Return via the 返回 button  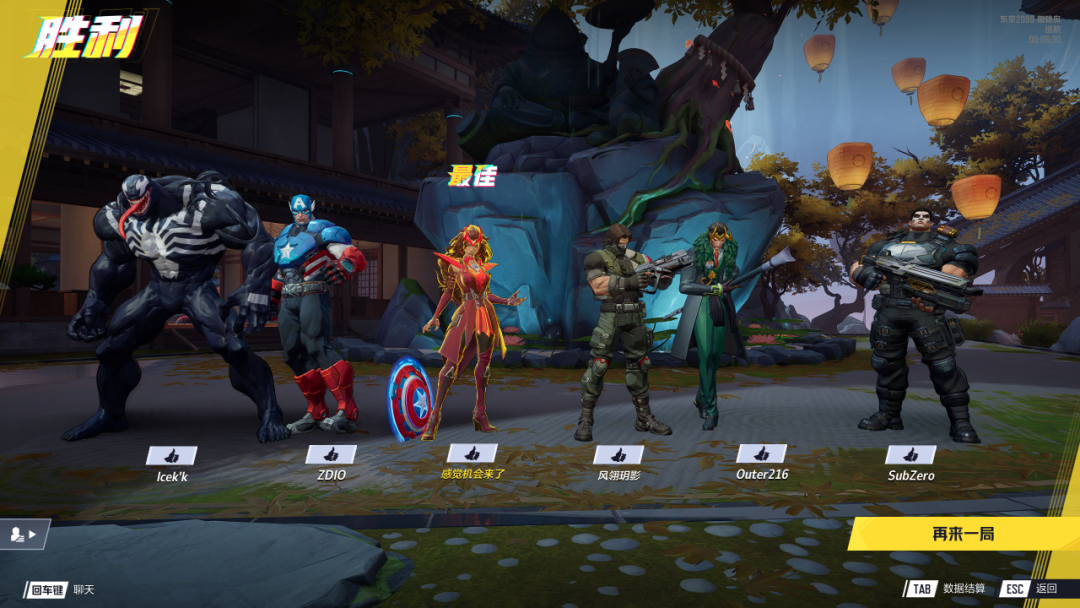click(x=1028, y=589)
